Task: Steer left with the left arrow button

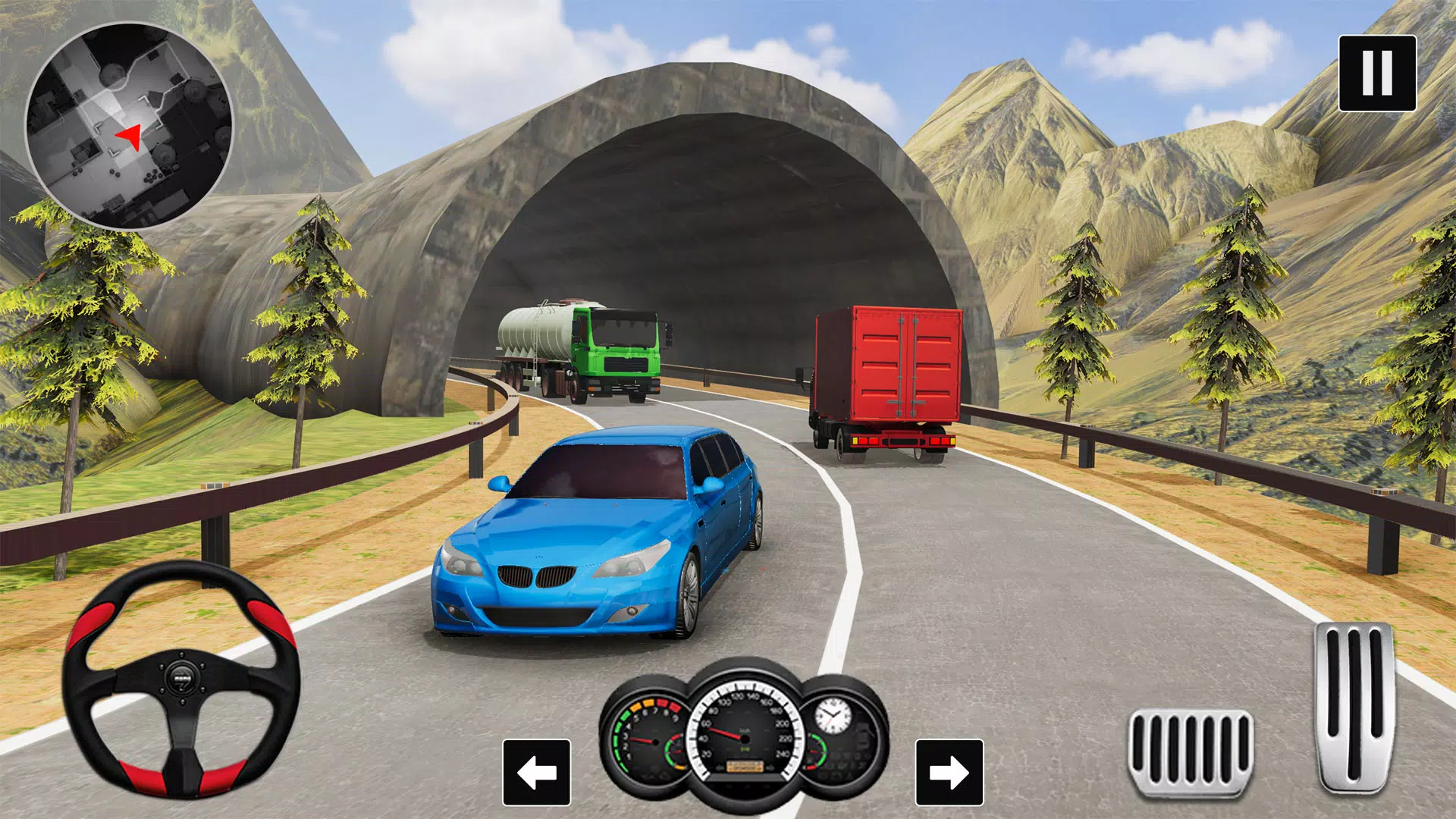Action: coord(536,772)
